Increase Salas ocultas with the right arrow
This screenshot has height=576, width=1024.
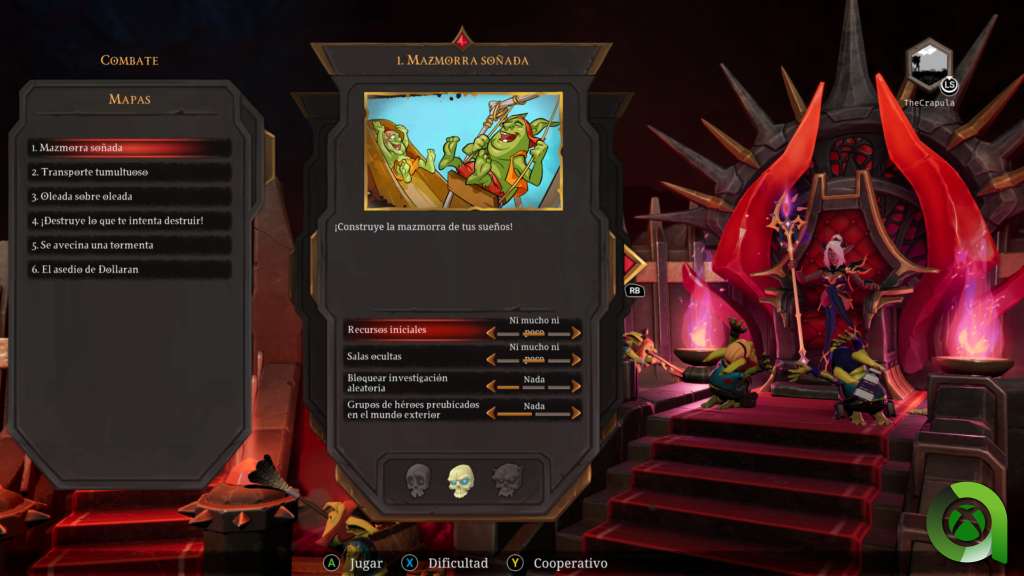pos(577,358)
